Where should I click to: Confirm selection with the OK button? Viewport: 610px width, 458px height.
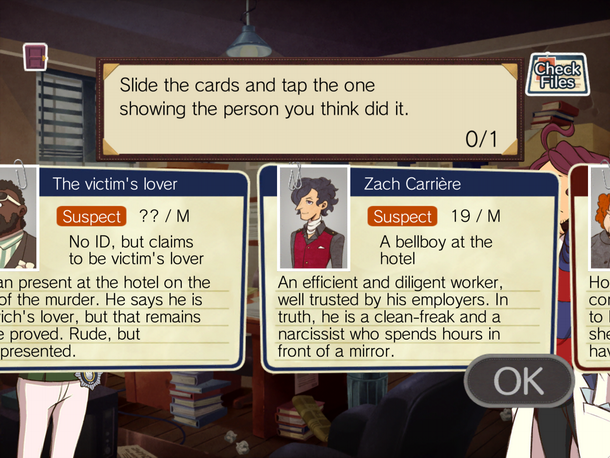click(x=518, y=380)
